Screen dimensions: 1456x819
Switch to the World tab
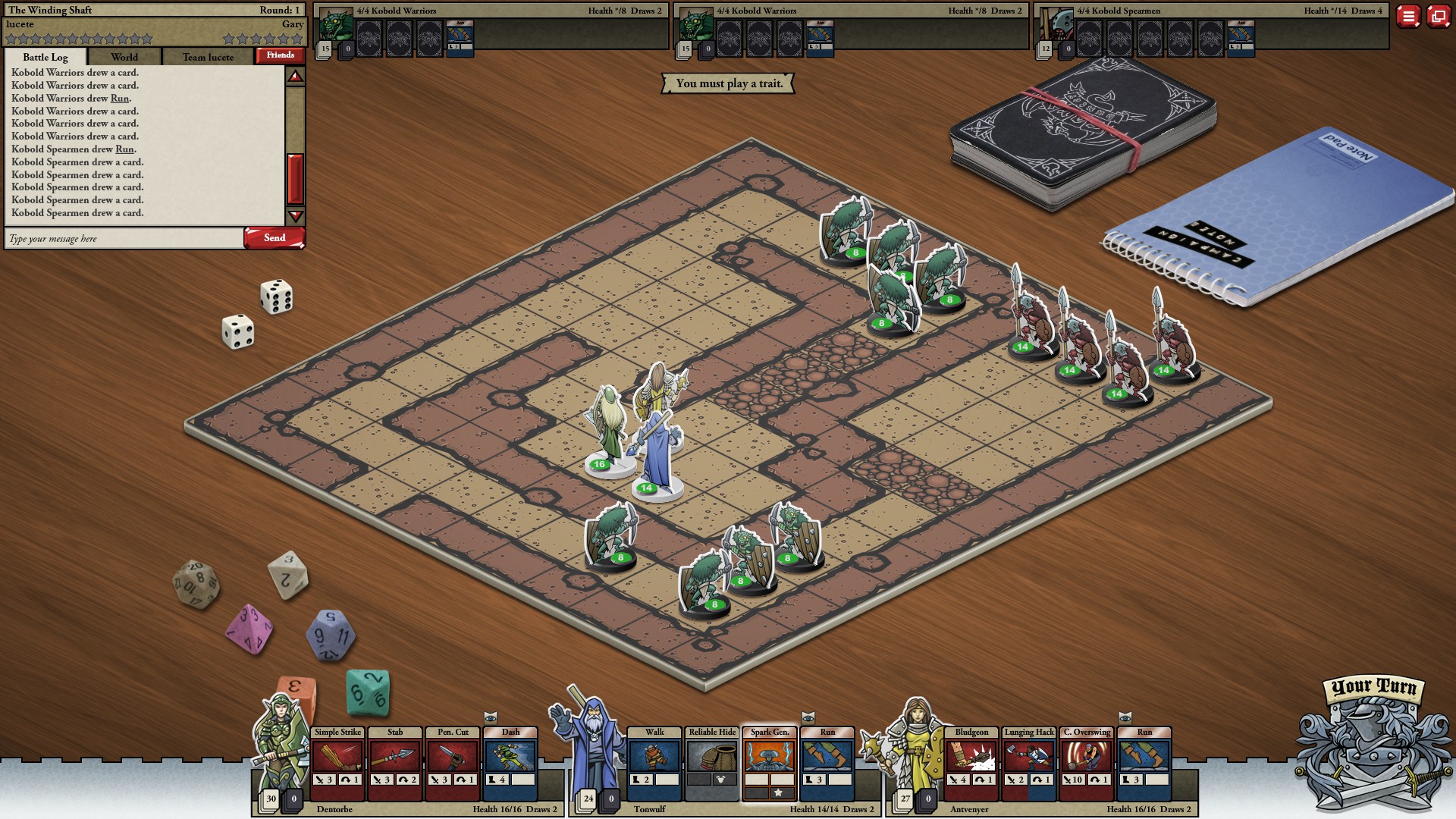(x=124, y=57)
